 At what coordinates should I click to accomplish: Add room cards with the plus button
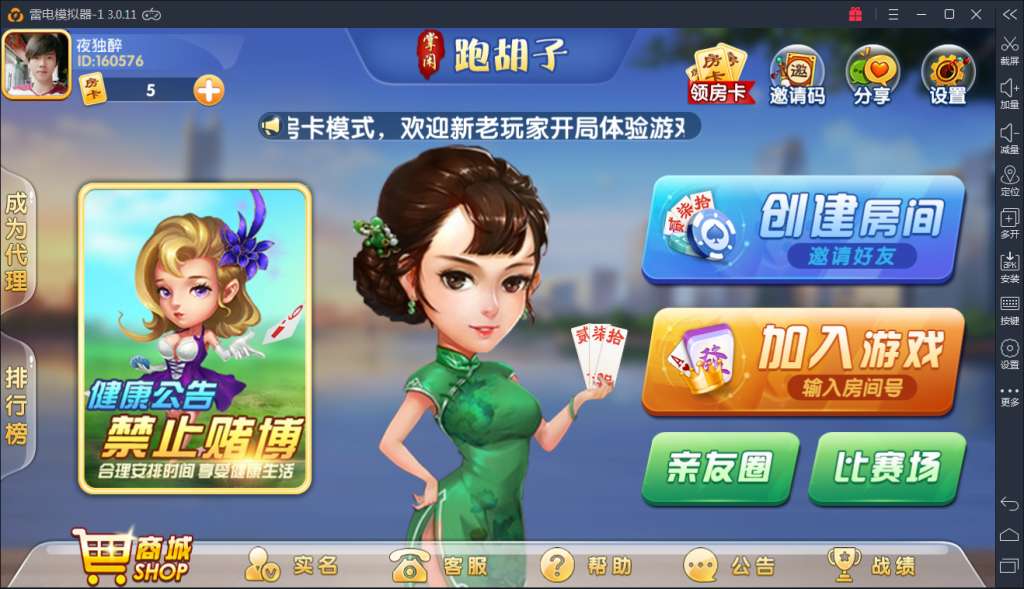208,90
